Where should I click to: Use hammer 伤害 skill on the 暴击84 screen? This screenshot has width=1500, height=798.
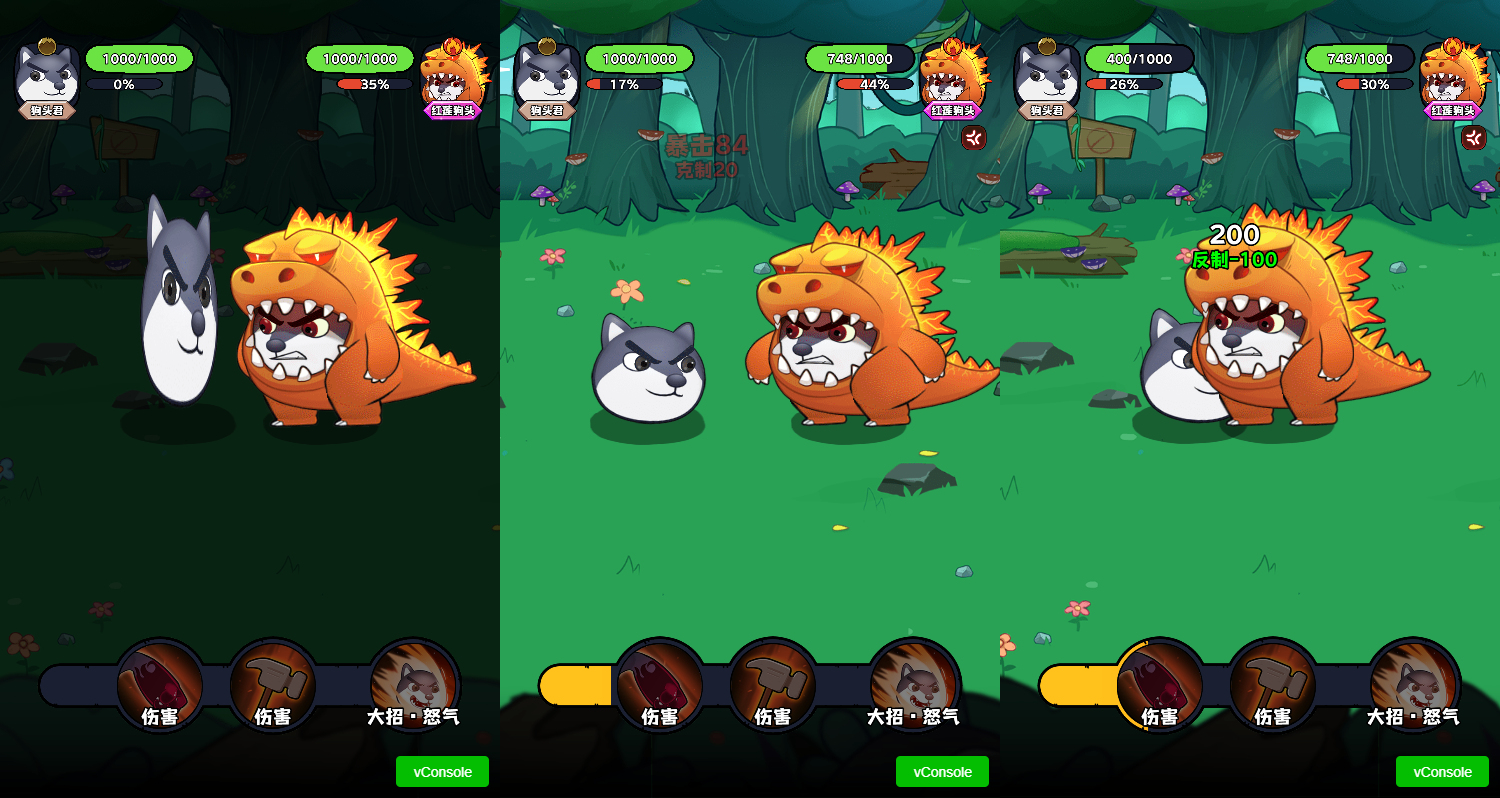(772, 685)
